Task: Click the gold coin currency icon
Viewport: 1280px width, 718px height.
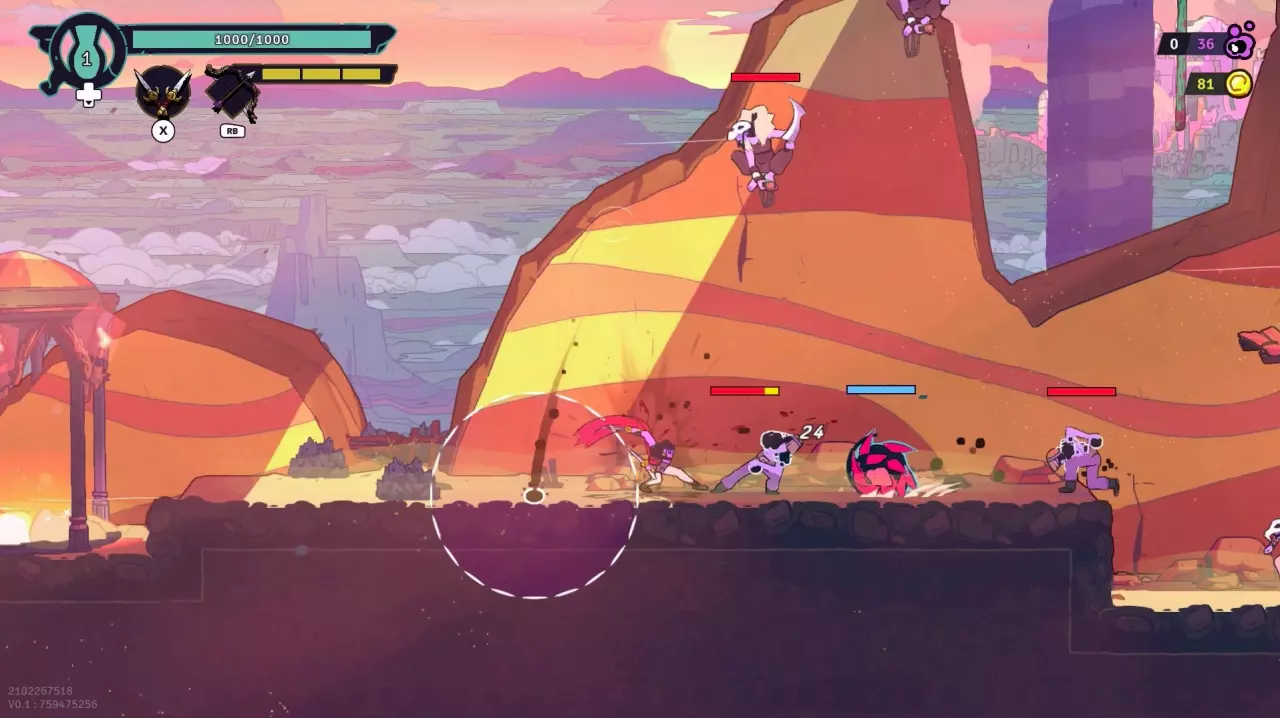Action: (1239, 84)
